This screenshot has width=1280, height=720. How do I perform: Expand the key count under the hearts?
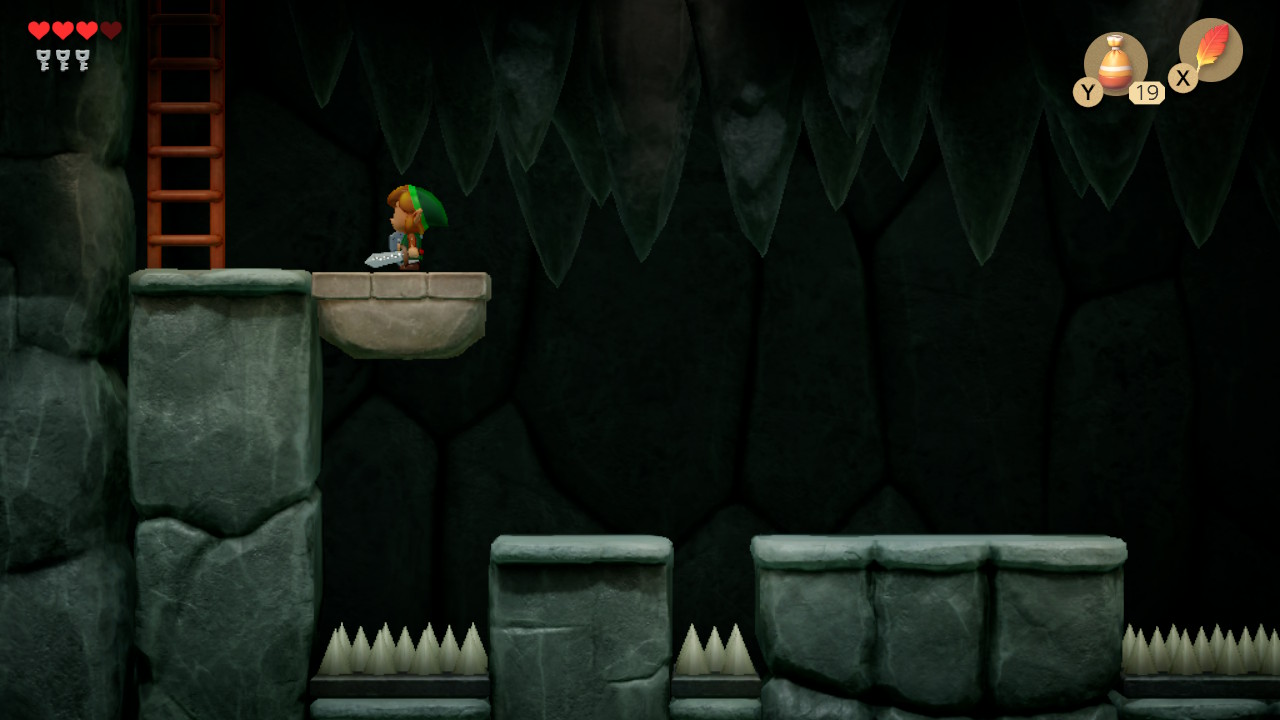point(62,57)
